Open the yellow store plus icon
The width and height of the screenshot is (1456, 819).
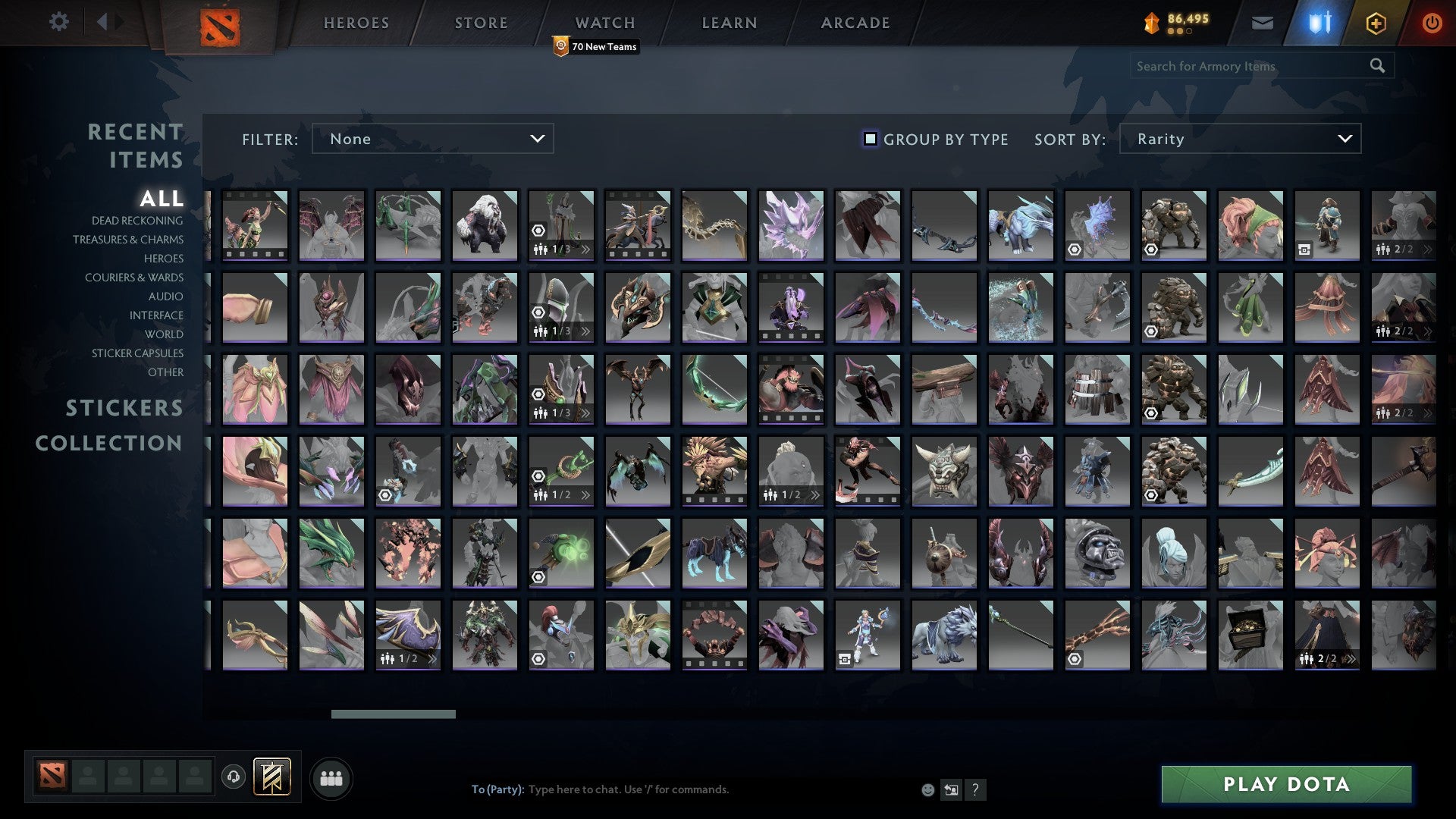click(x=1376, y=23)
